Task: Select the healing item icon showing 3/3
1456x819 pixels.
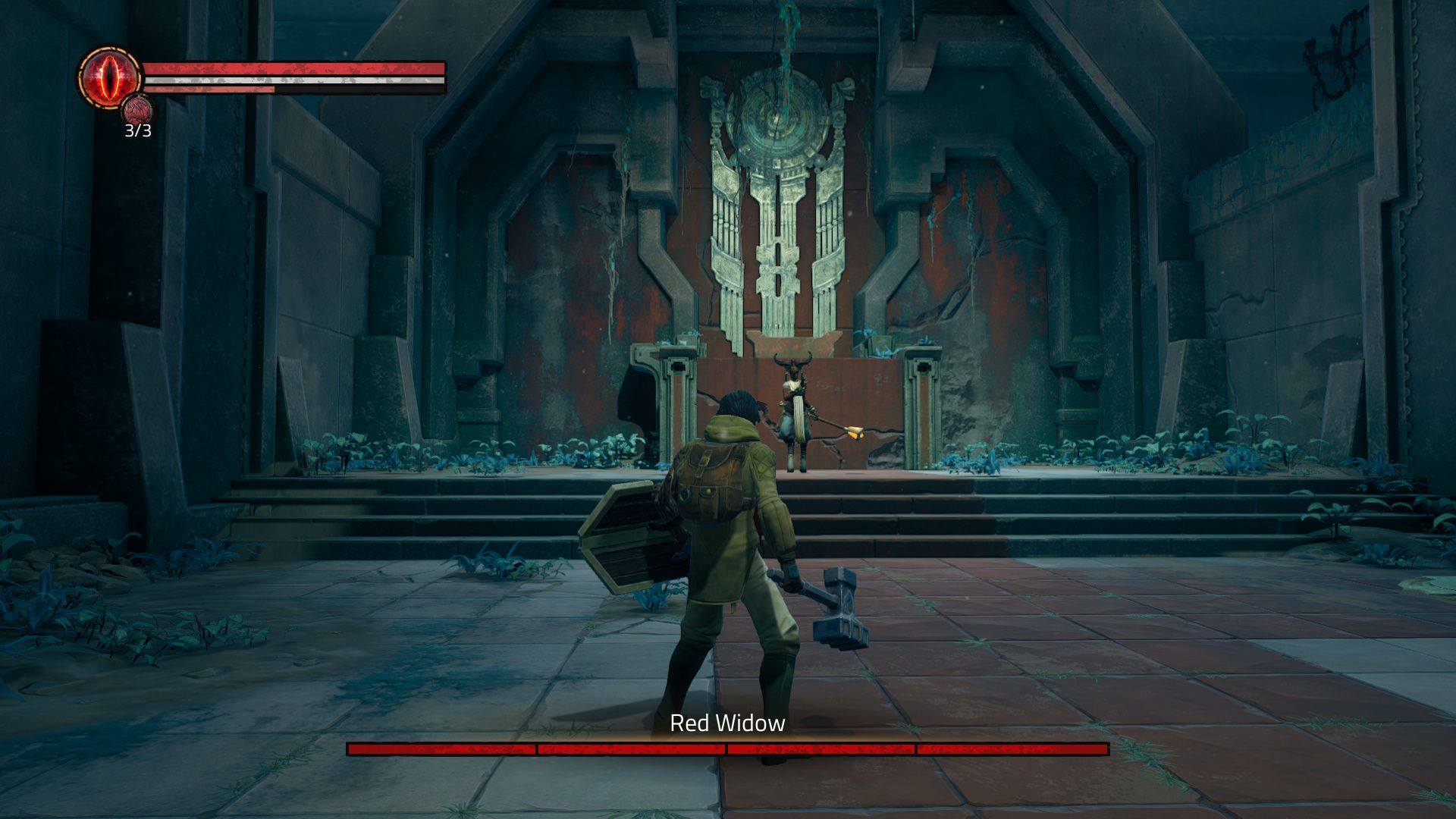Action: [x=137, y=110]
